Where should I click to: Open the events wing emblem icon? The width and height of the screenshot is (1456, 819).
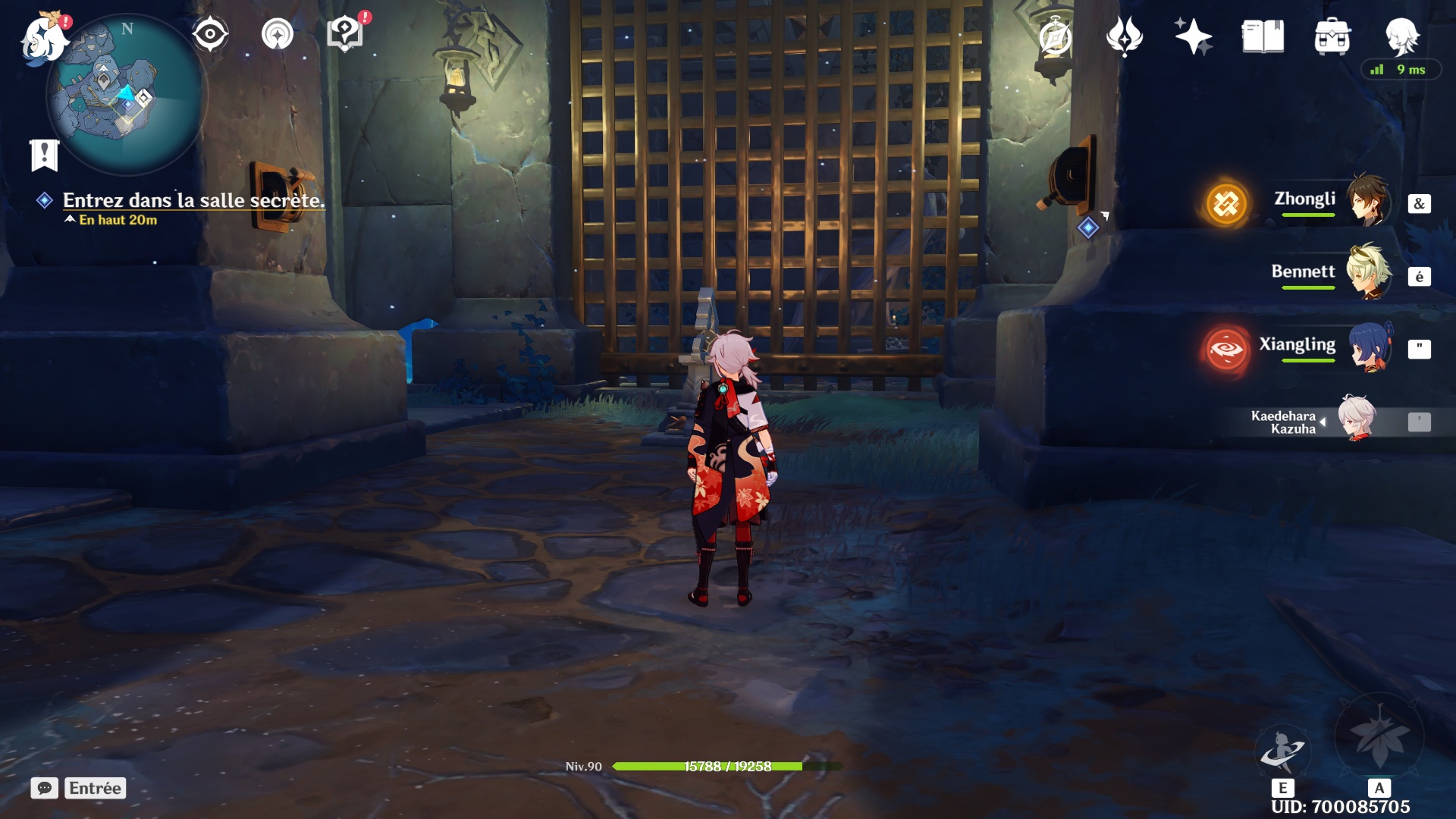coord(1124,36)
